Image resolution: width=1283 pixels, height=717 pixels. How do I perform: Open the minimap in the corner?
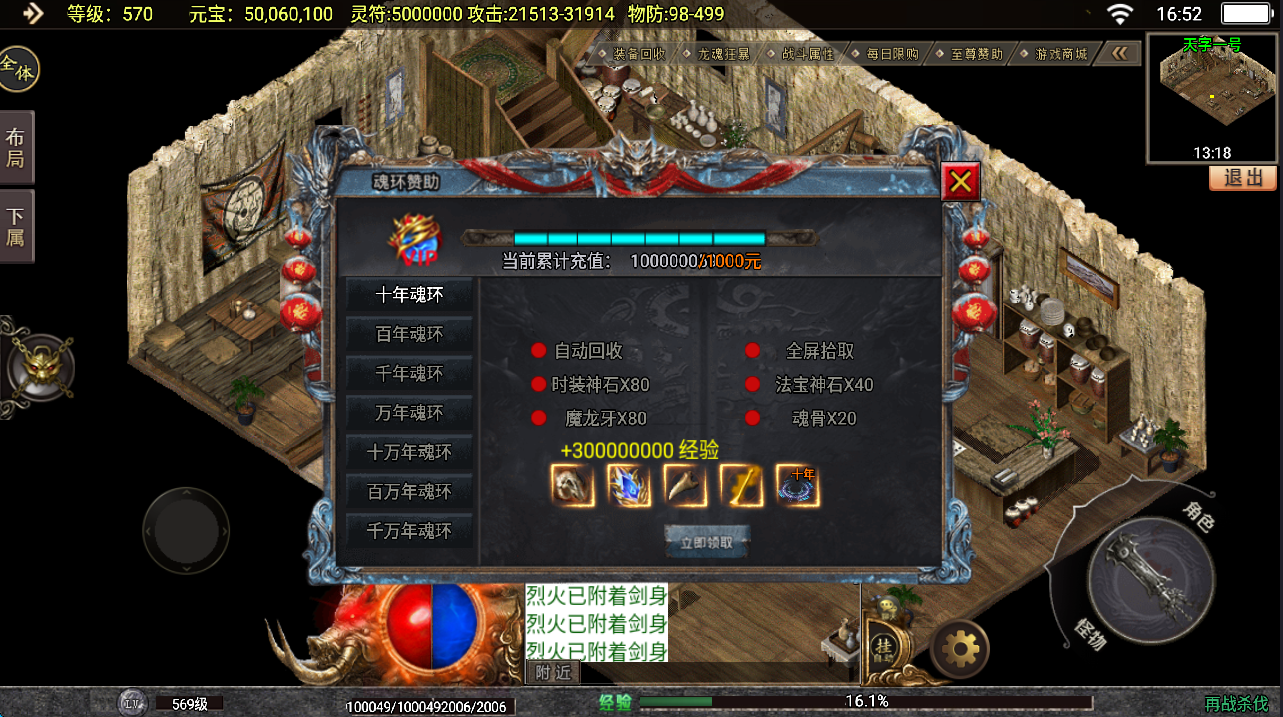(1212, 97)
